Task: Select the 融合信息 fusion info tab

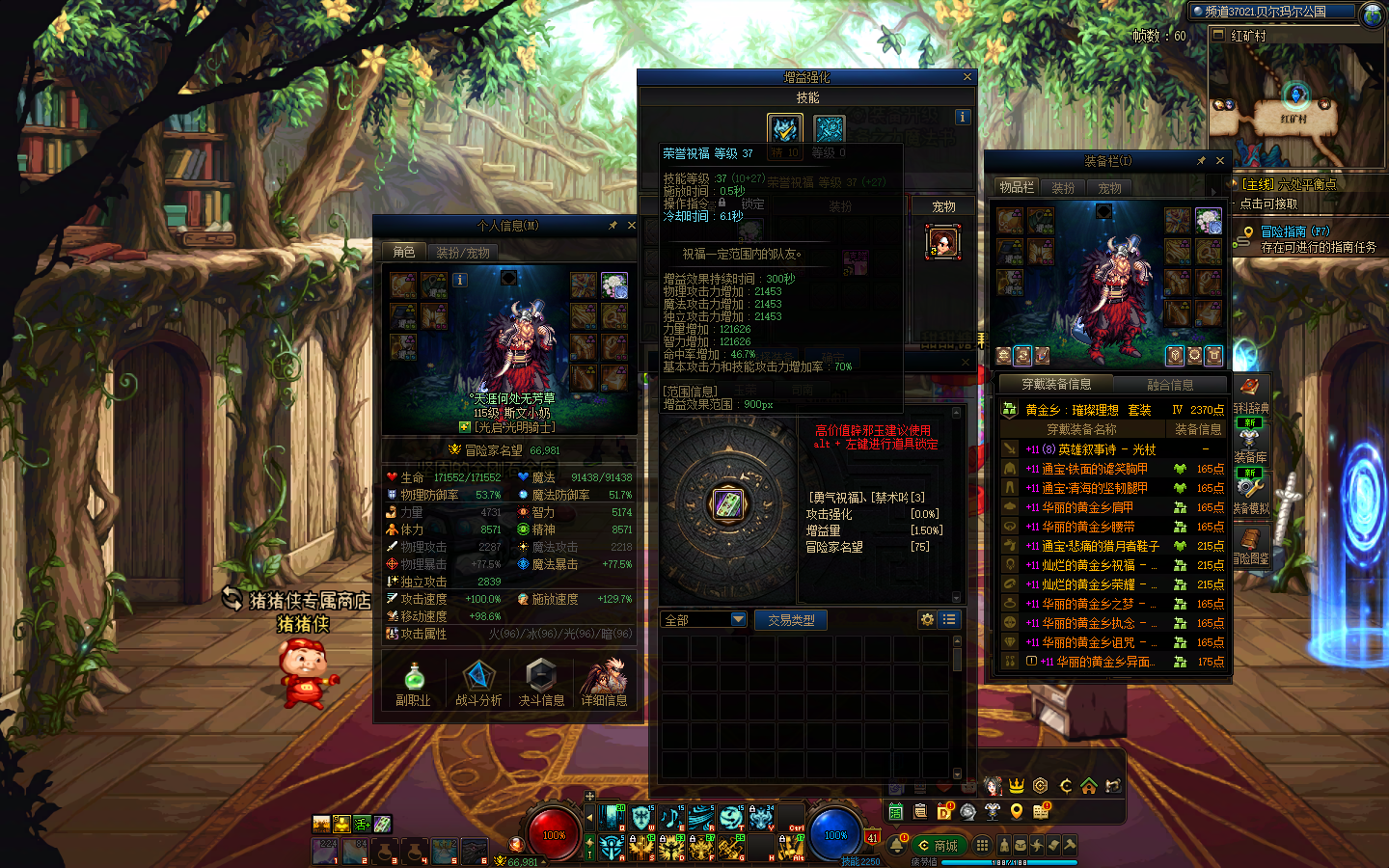Action: 1170,384
